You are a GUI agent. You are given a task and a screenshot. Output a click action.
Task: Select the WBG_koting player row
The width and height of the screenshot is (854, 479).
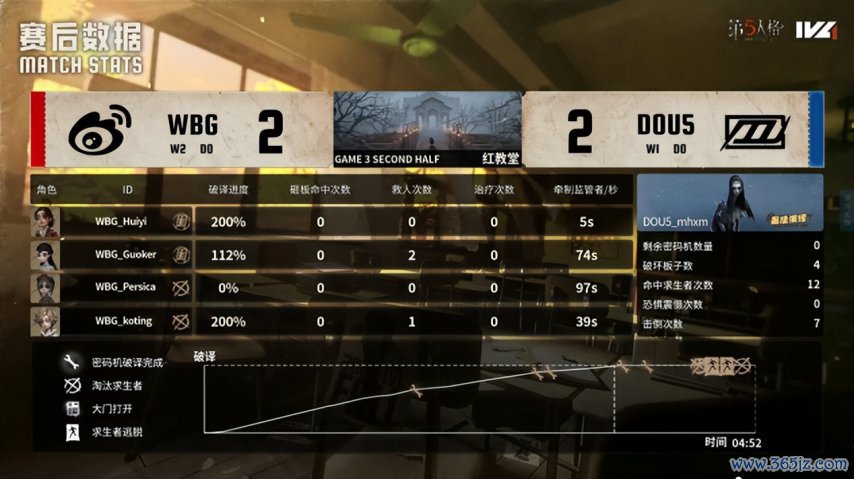click(x=330, y=321)
